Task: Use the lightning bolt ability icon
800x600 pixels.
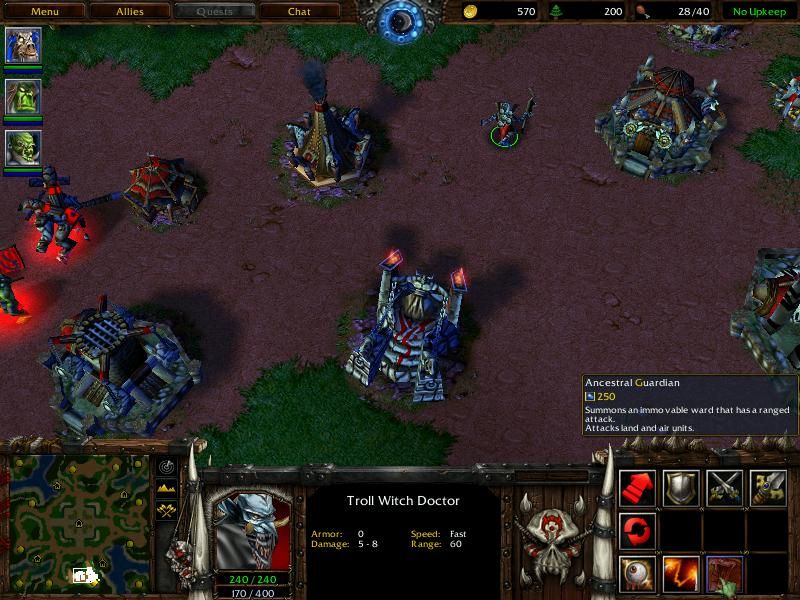Action: tap(681, 573)
